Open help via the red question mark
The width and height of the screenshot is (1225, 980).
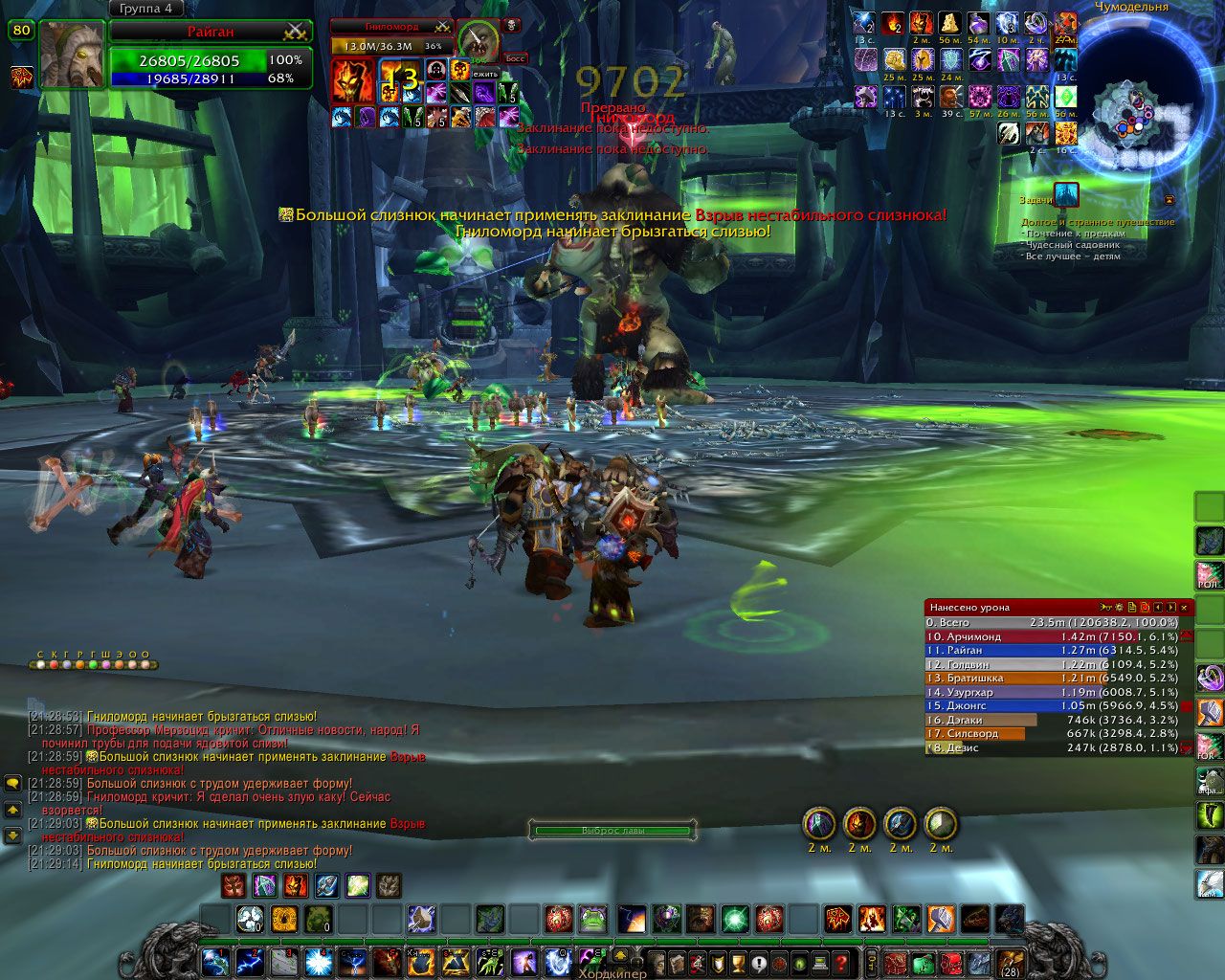click(x=841, y=962)
